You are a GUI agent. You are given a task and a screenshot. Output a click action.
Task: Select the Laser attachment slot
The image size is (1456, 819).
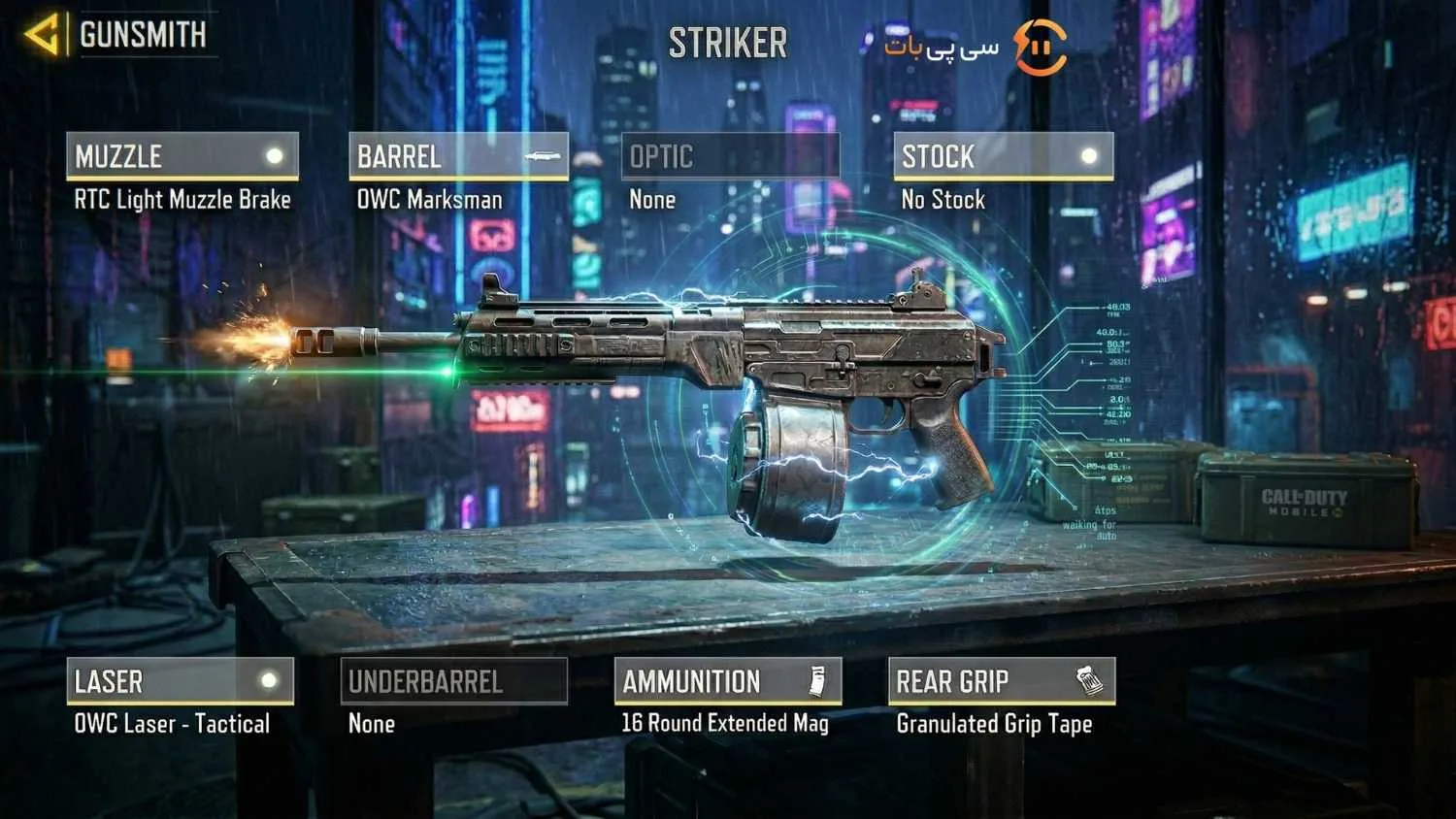pos(180,681)
